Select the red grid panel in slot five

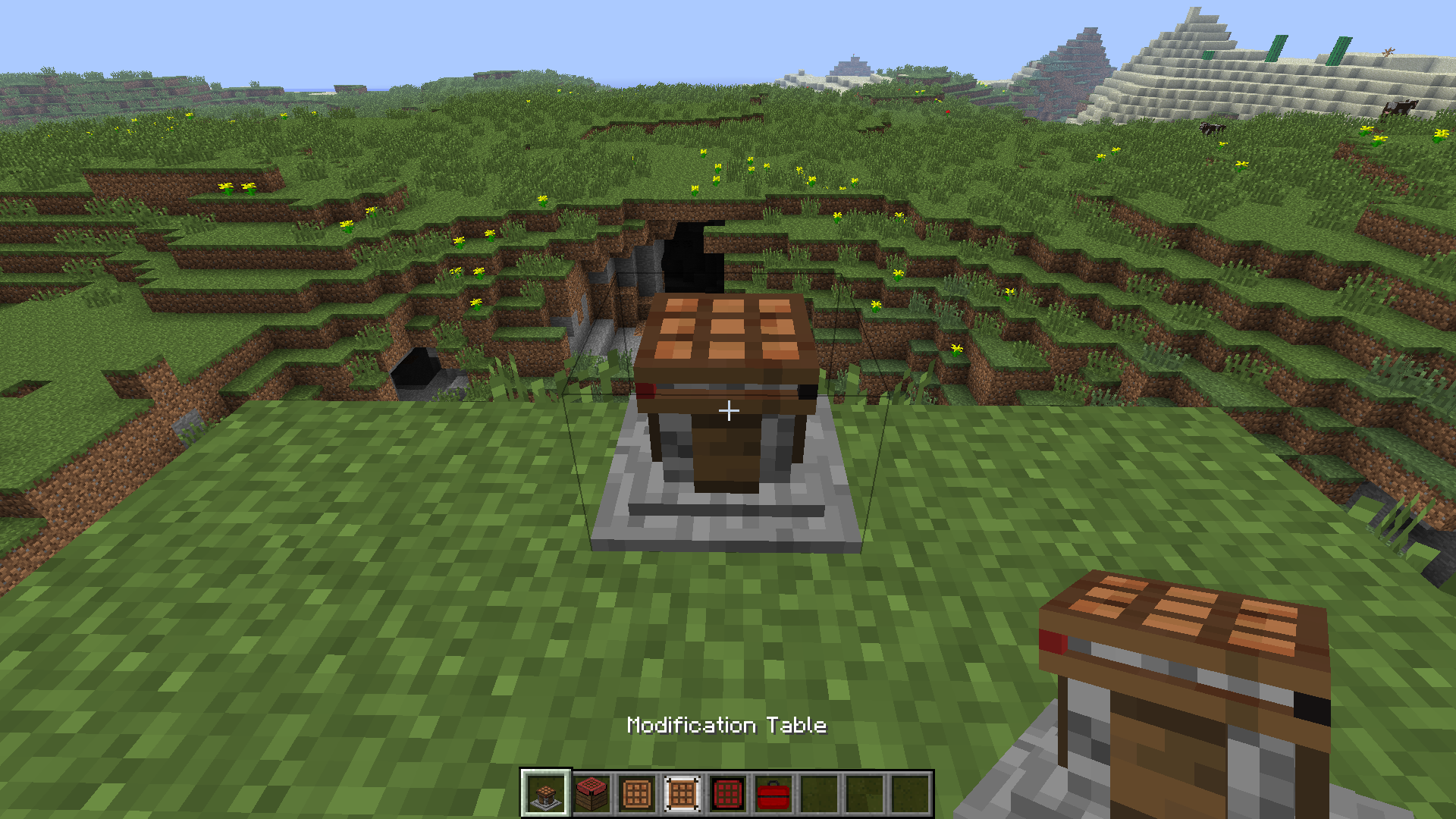click(x=727, y=795)
